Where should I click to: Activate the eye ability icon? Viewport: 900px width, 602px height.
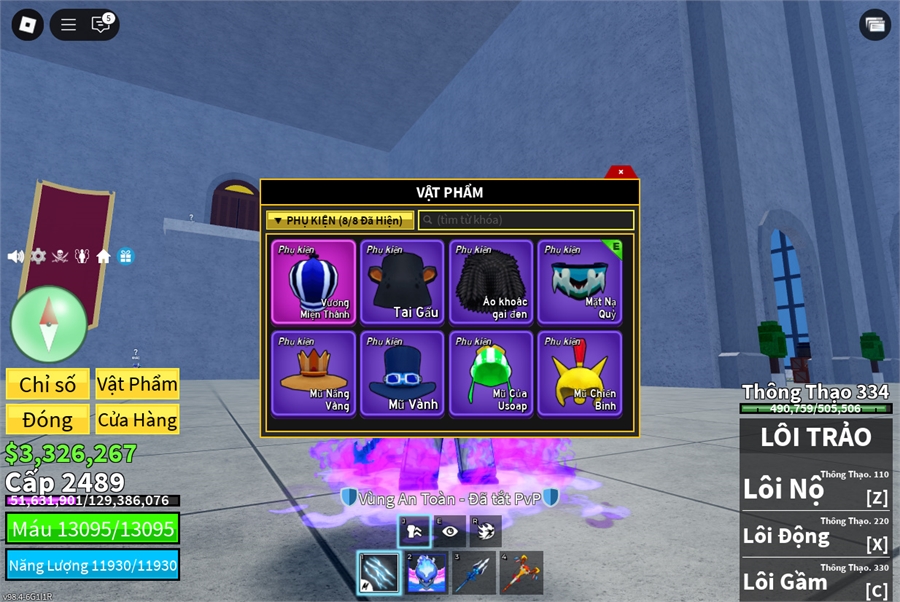coord(449,531)
